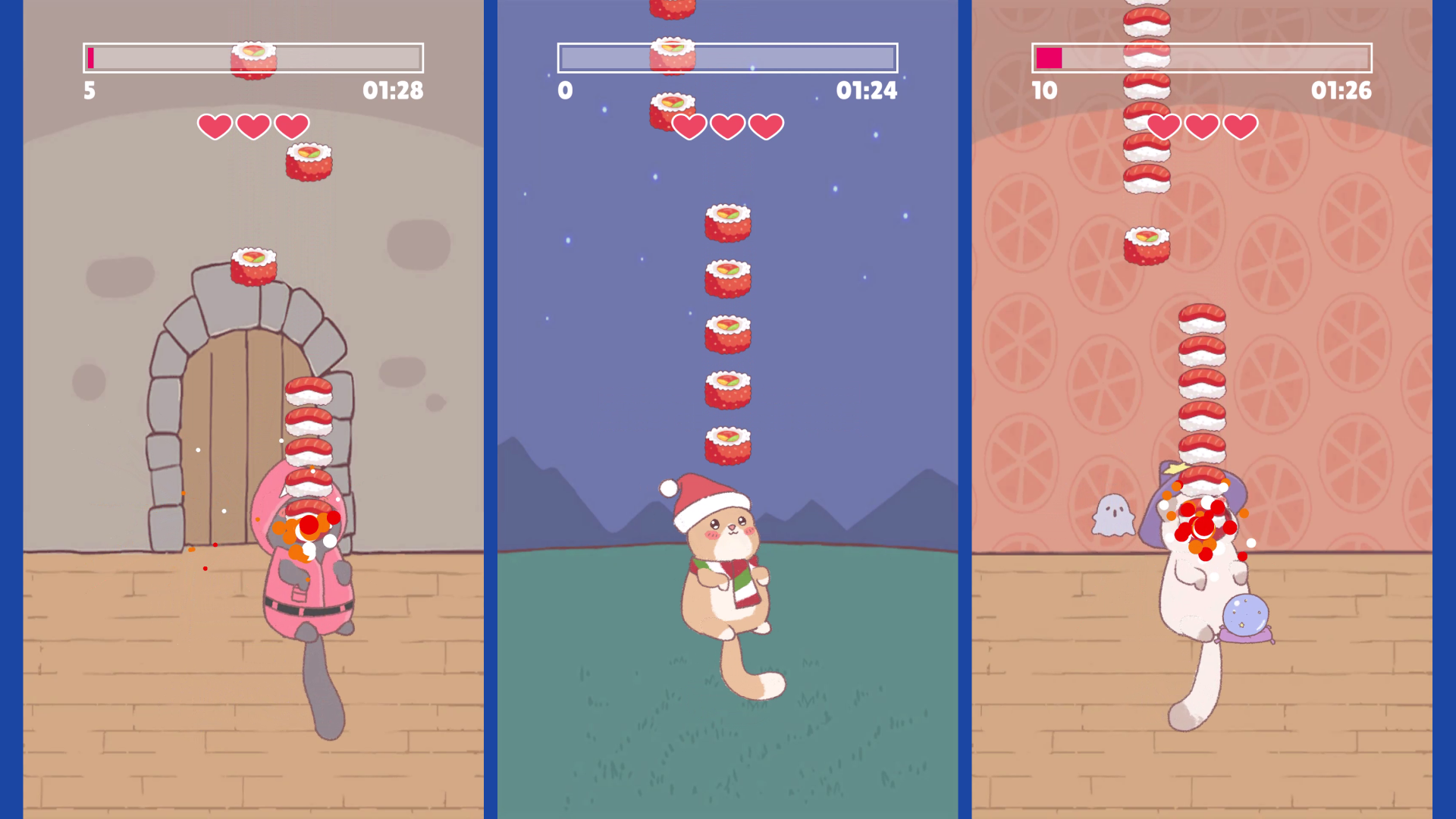
Task: Toggle the first heart of the left player
Action: click(216, 126)
